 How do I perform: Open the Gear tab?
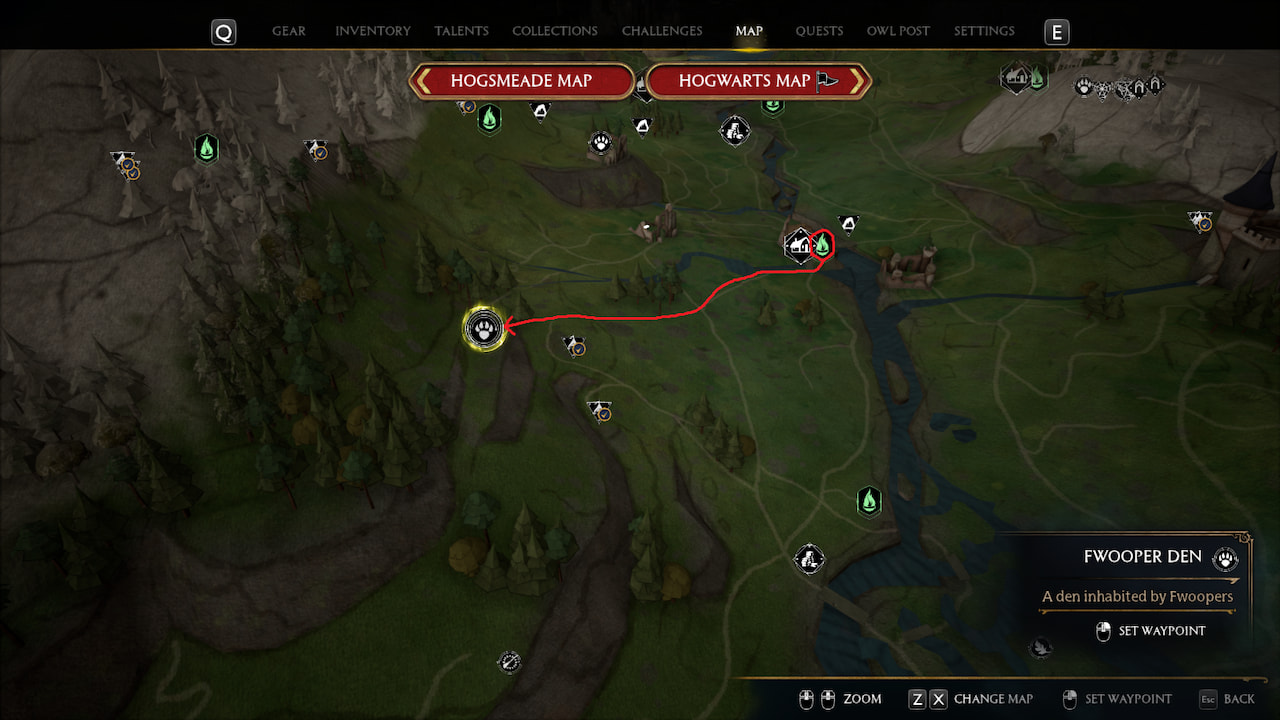289,31
